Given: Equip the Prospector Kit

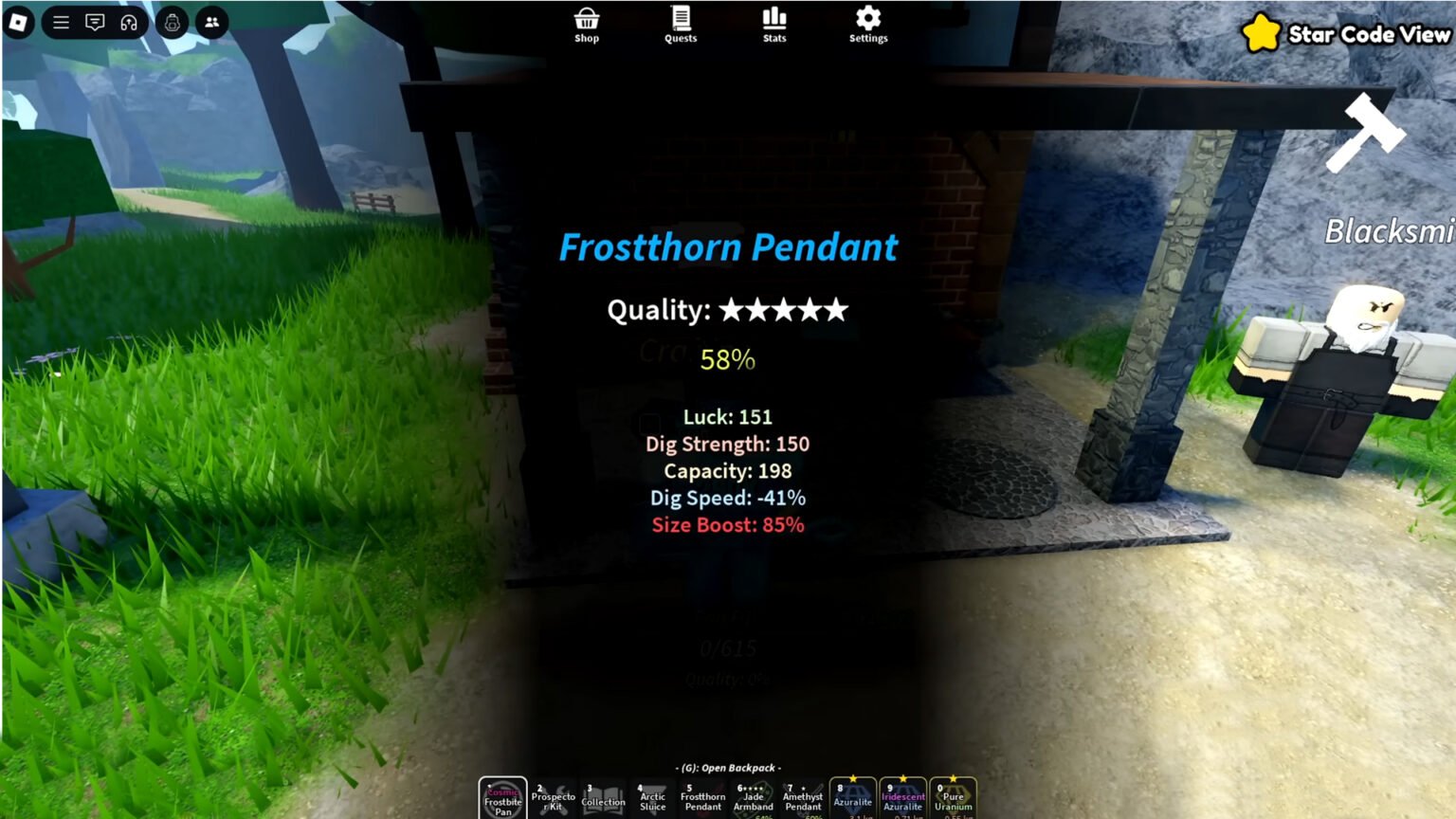Looking at the screenshot, I should 554,796.
